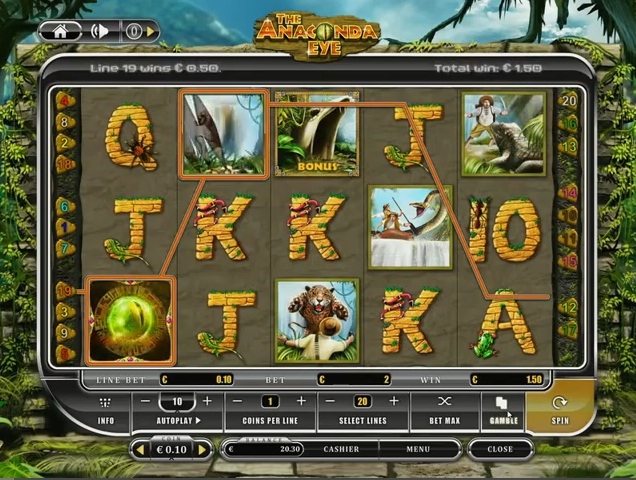Viewport: 636px width, 480px height.
Task: Lower the coin value below €0.10
Action: [x=141, y=450]
